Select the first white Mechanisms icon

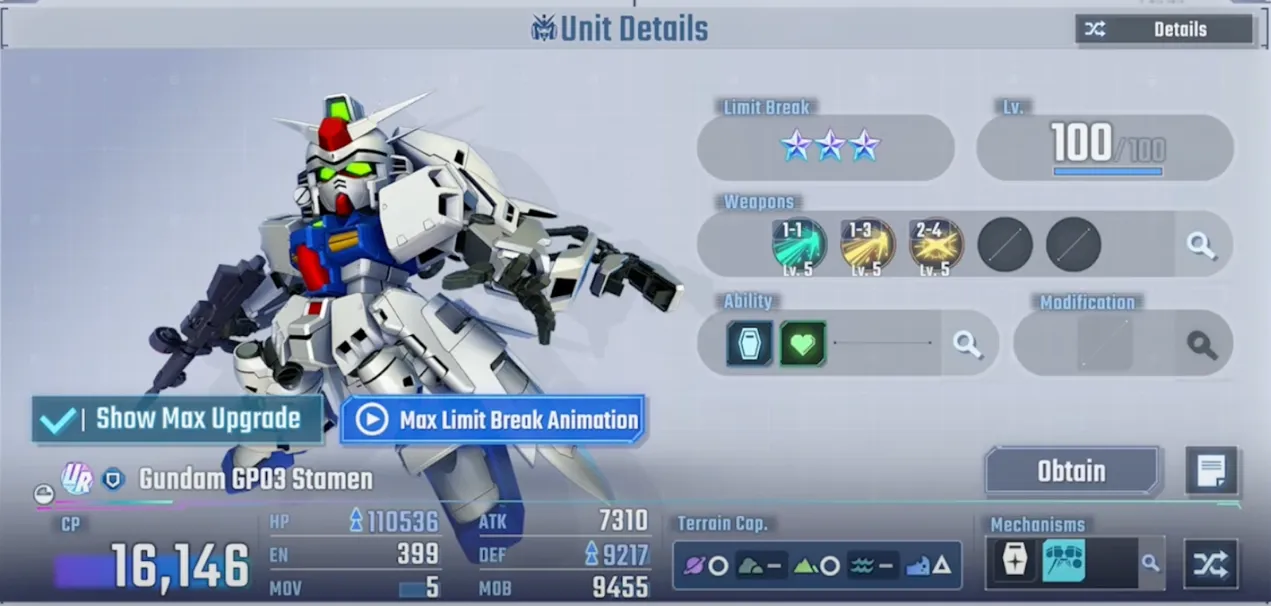point(1014,563)
